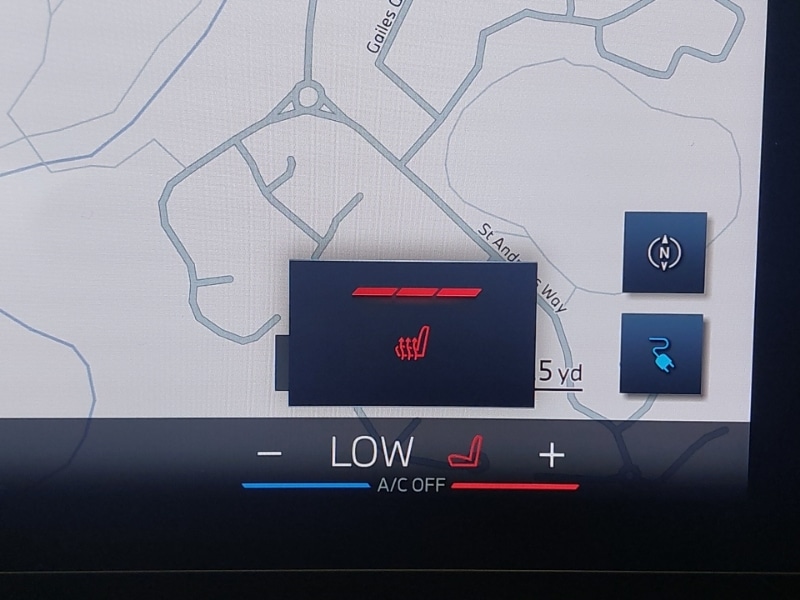
Task: Tap the three-bar seat heat level indicator
Action: (x=416, y=293)
